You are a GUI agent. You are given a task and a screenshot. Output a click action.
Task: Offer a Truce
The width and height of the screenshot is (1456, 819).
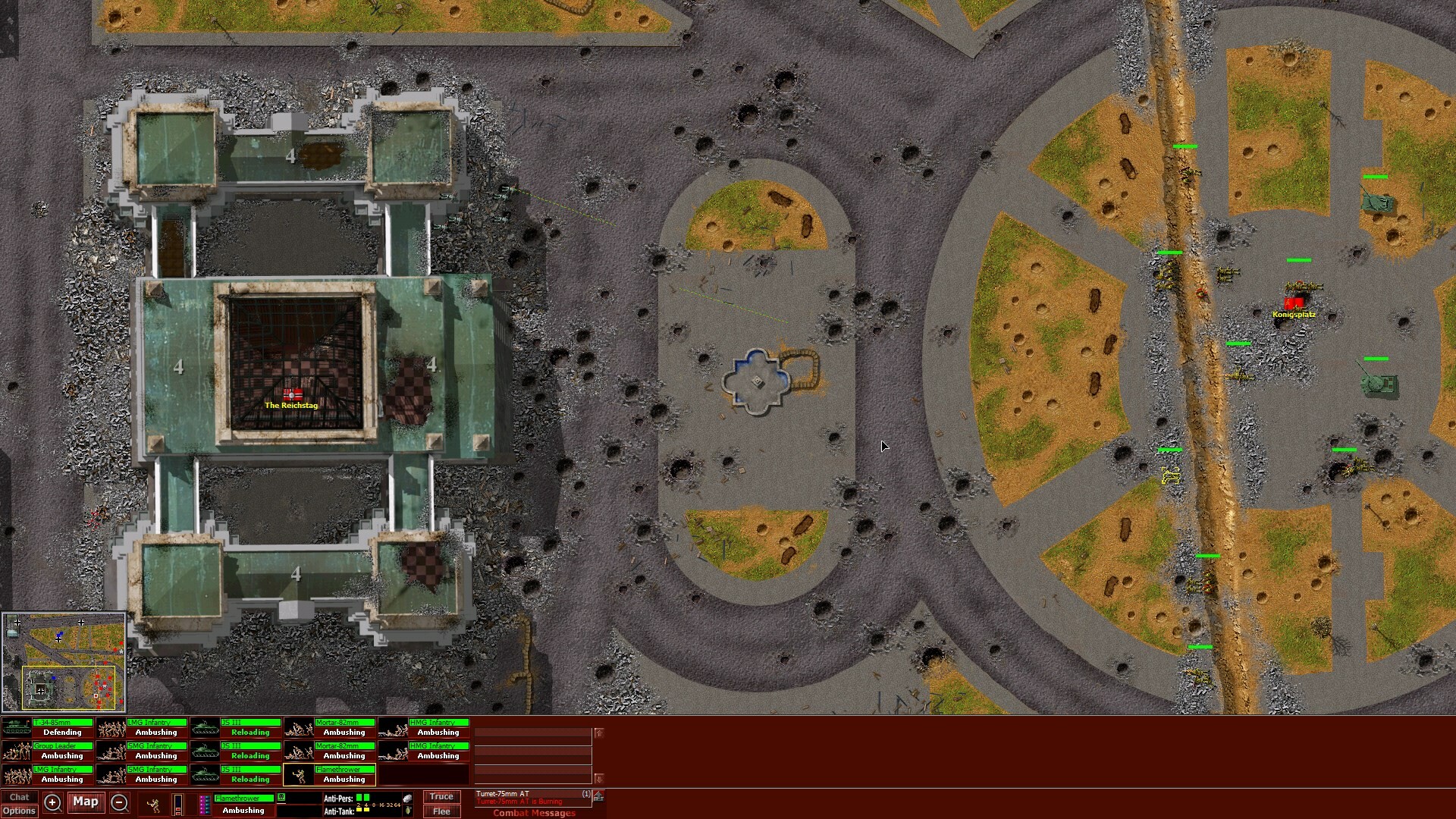(441, 796)
